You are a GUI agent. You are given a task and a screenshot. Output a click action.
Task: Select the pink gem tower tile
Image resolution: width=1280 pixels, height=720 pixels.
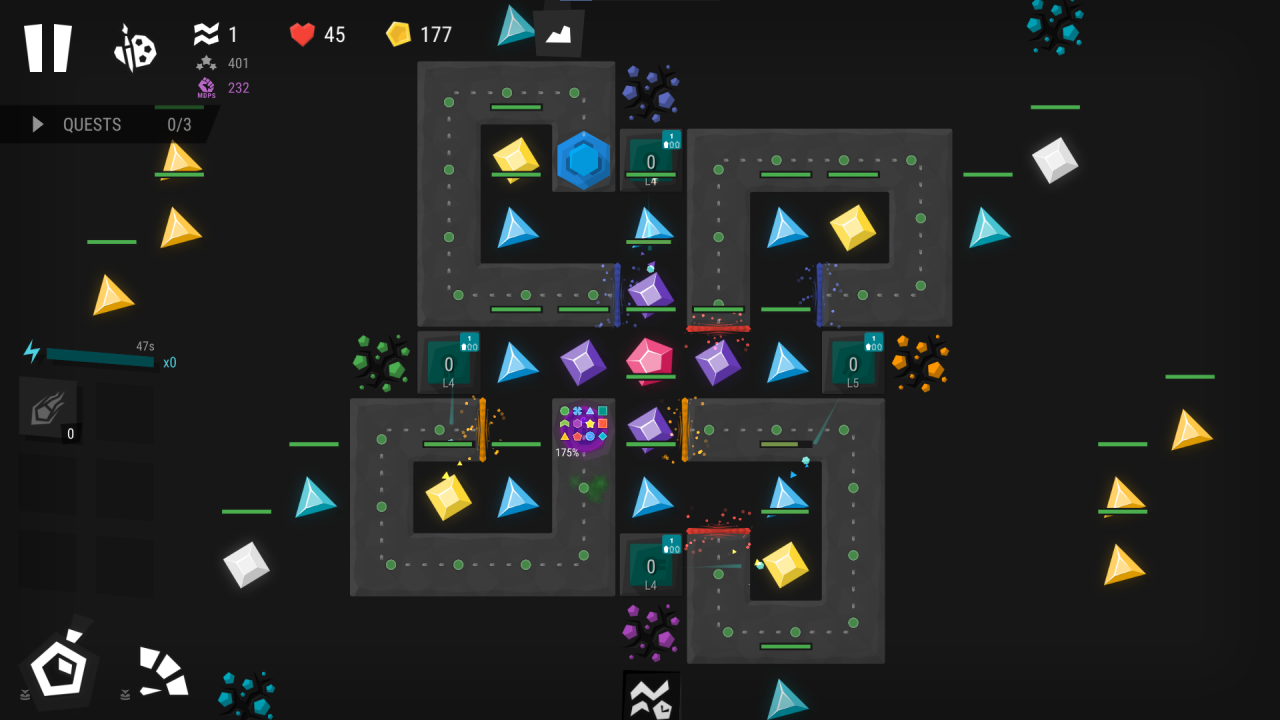click(x=650, y=361)
